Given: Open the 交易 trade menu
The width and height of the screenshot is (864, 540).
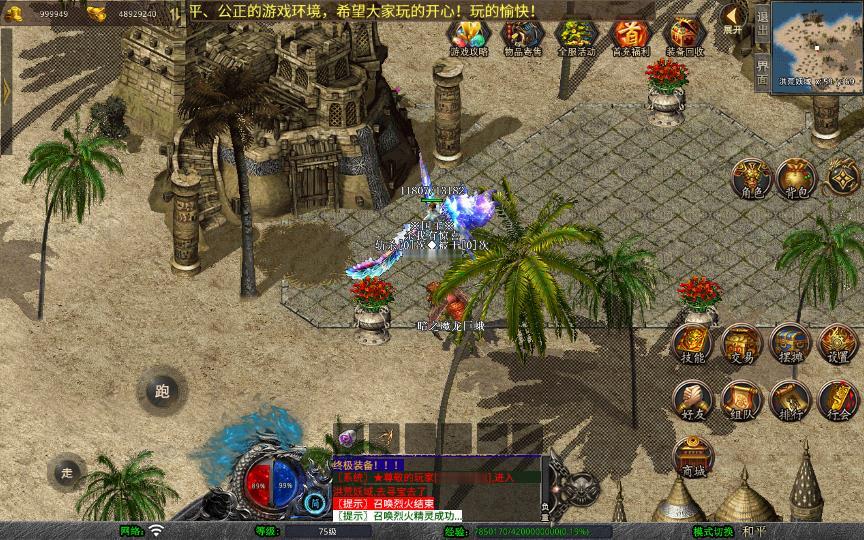Looking at the screenshot, I should point(741,343).
